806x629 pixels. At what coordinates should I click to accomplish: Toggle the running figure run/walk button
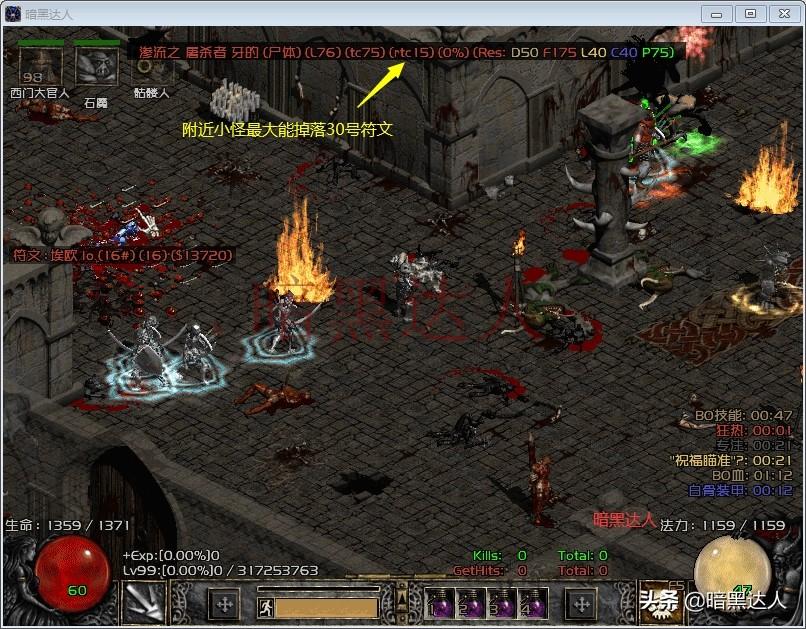pyautogui.click(x=266, y=606)
